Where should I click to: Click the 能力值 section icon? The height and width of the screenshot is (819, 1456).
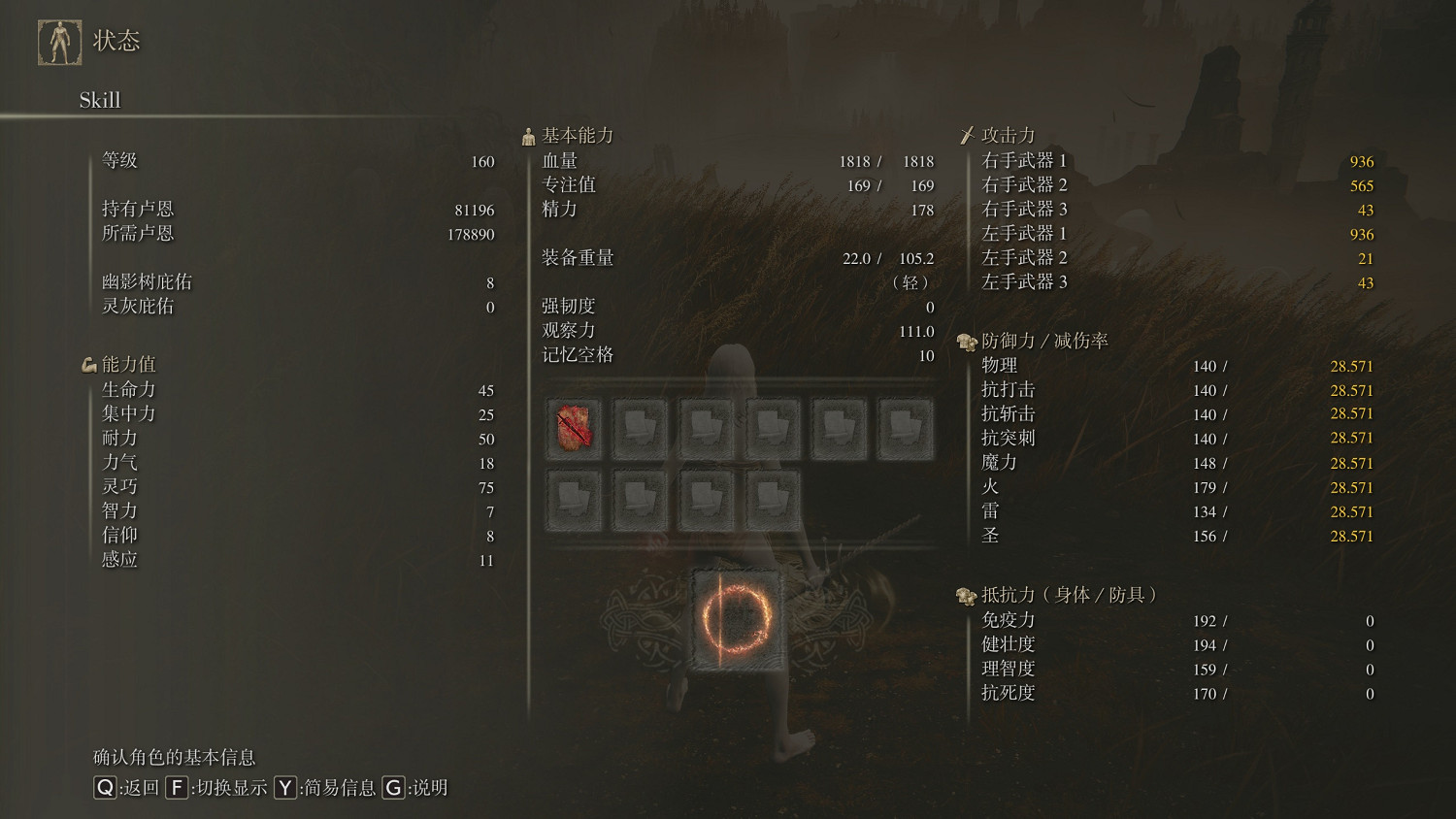pos(90,364)
